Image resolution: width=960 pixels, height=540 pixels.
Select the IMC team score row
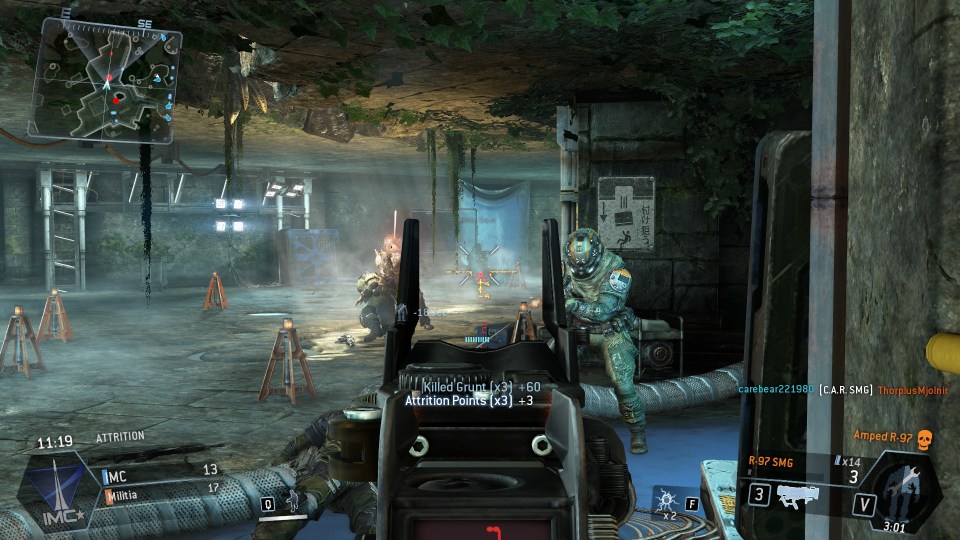[x=160, y=468]
